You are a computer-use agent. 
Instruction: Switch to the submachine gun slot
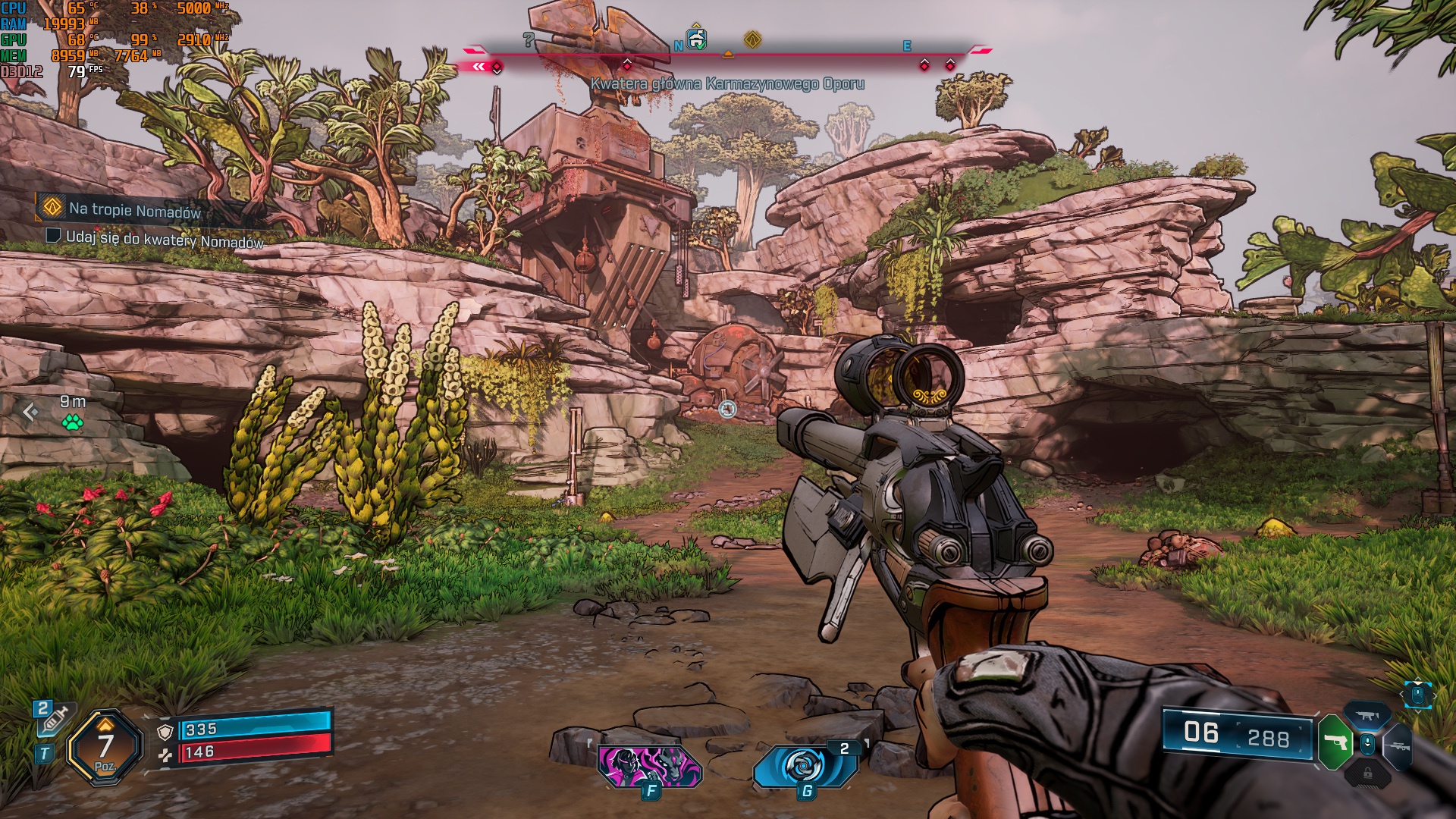1368,716
